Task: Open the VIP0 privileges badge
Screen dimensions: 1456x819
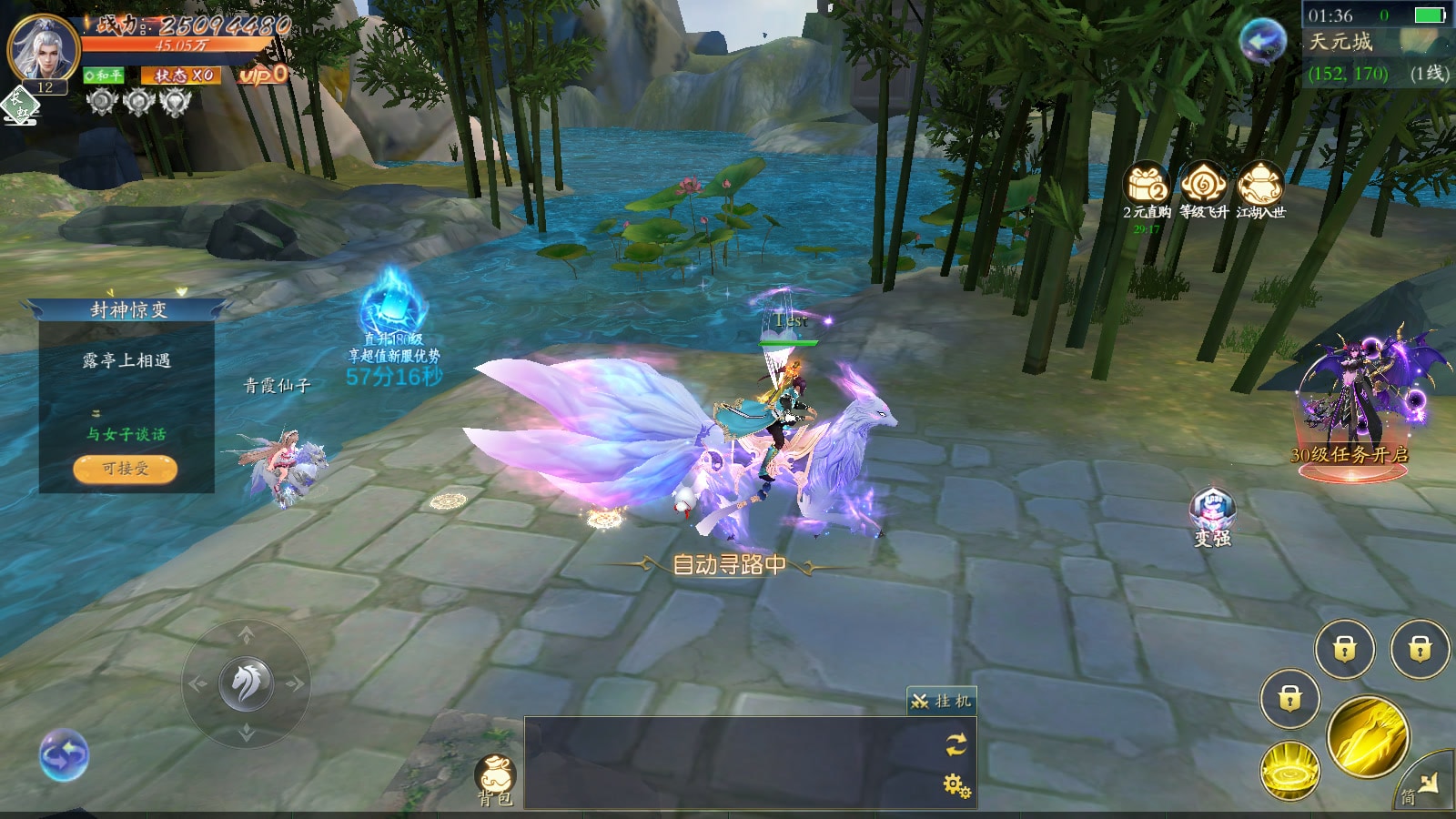Action: pyautogui.click(x=263, y=75)
